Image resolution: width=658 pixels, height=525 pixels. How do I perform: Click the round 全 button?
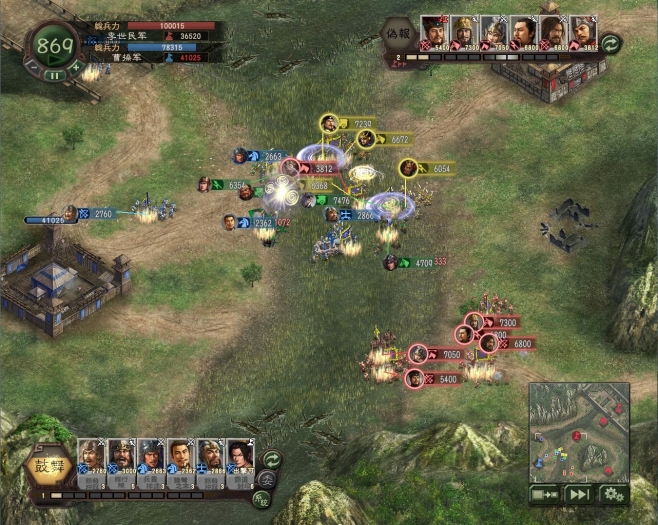[268, 479]
